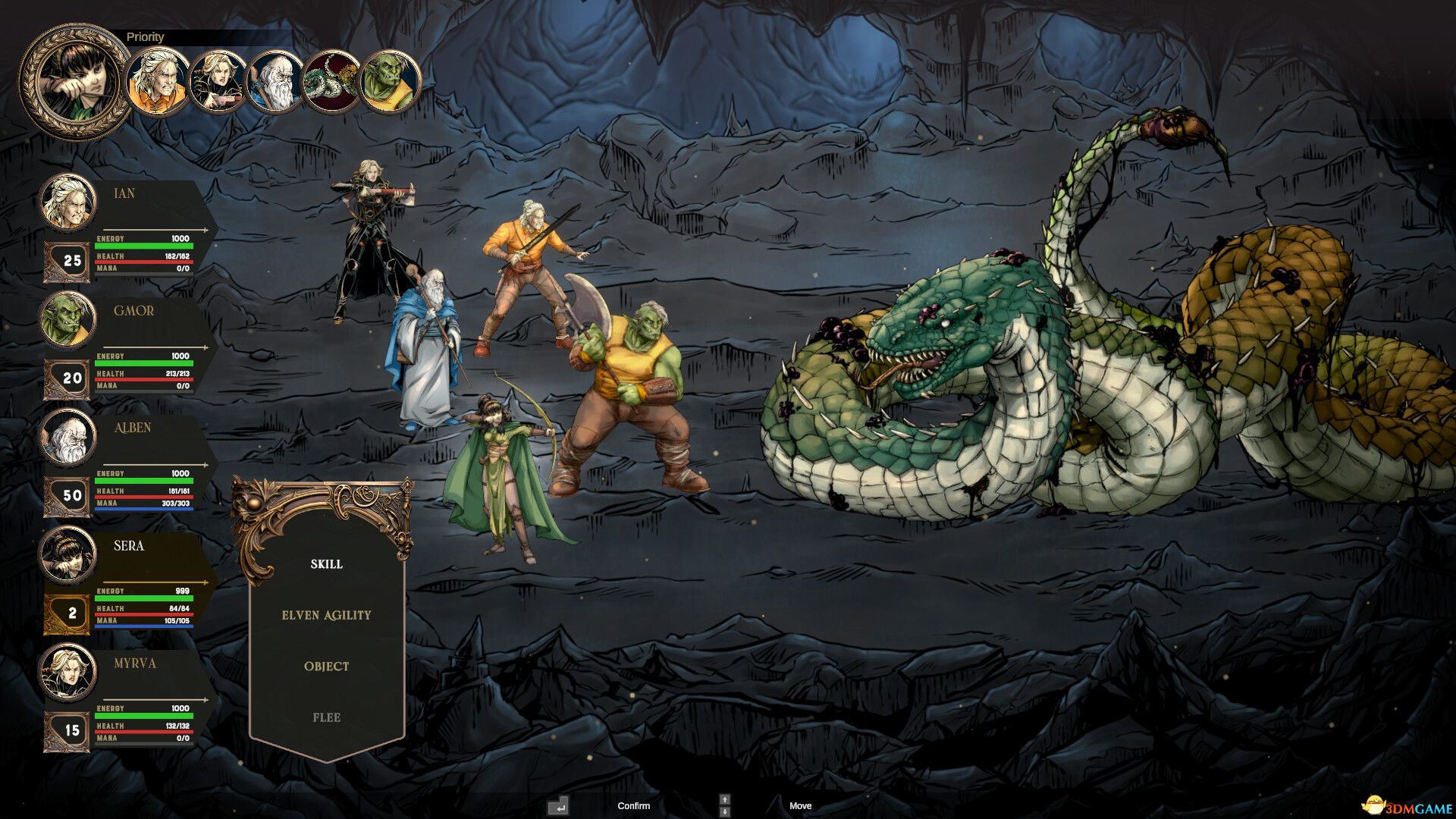Choose Skill in the battle menu
Screen dimensions: 1456x819
326,564
